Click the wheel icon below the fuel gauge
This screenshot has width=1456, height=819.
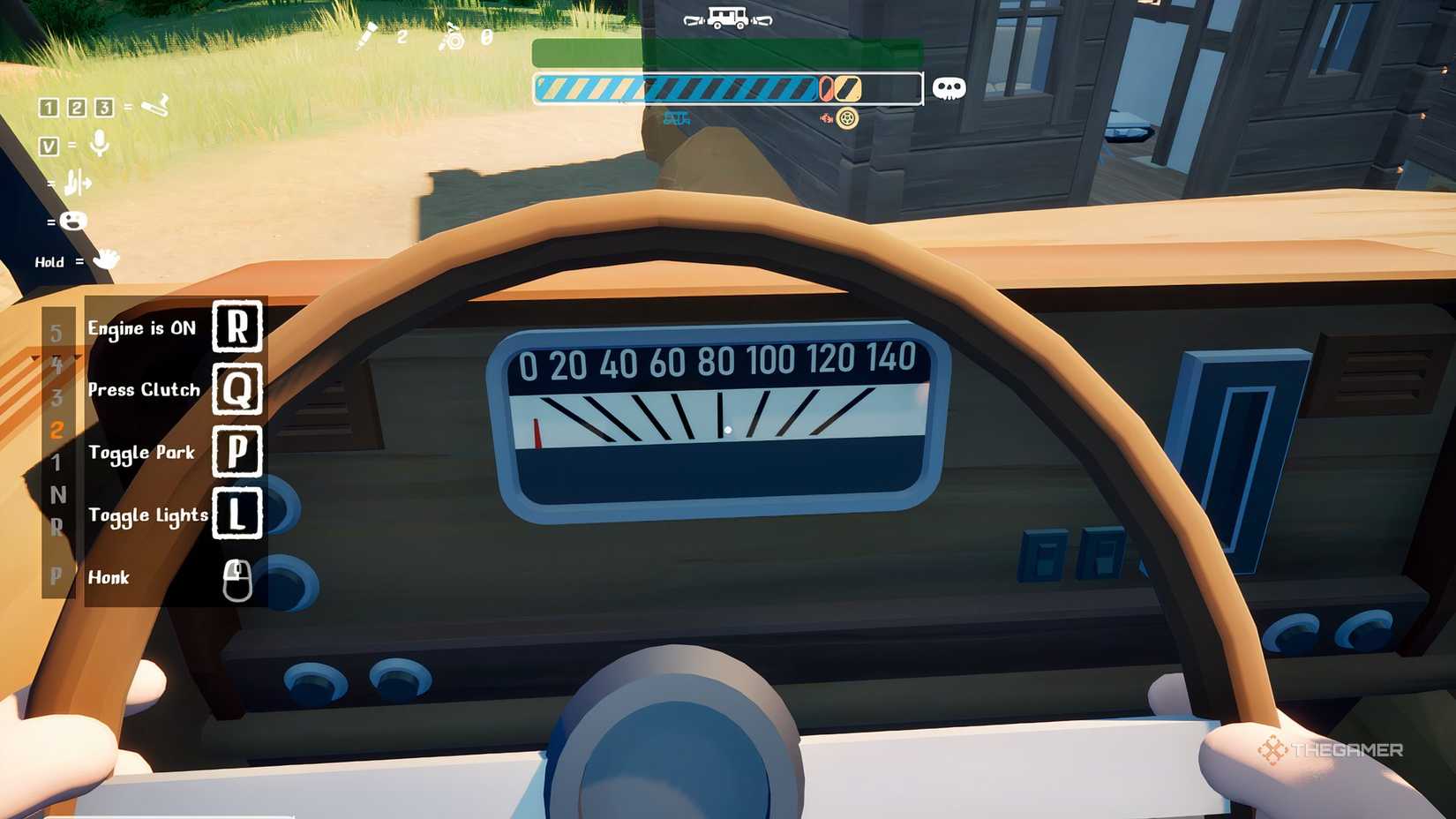(846, 119)
